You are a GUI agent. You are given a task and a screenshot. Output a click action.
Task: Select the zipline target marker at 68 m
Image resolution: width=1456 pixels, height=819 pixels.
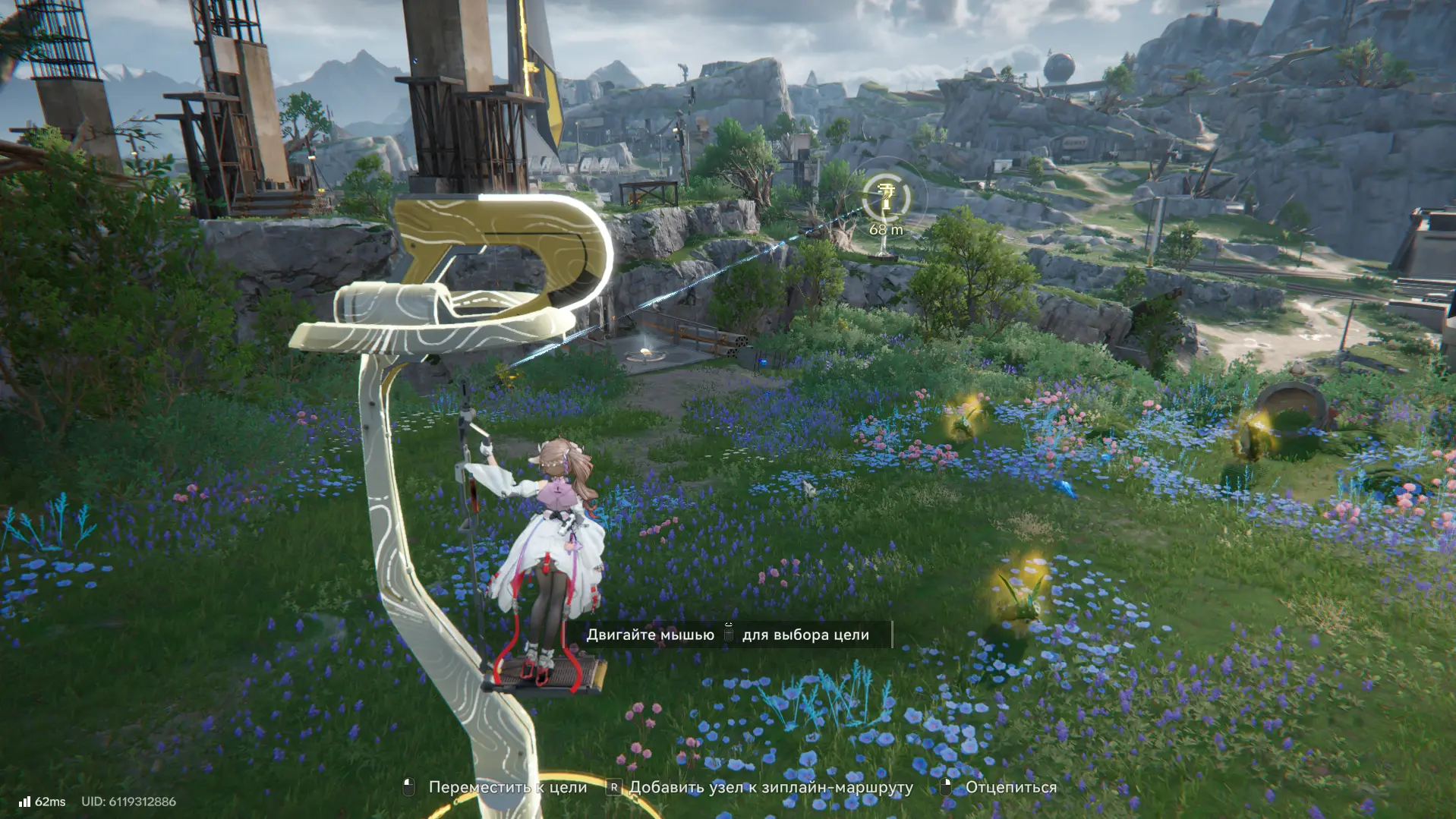point(886,198)
